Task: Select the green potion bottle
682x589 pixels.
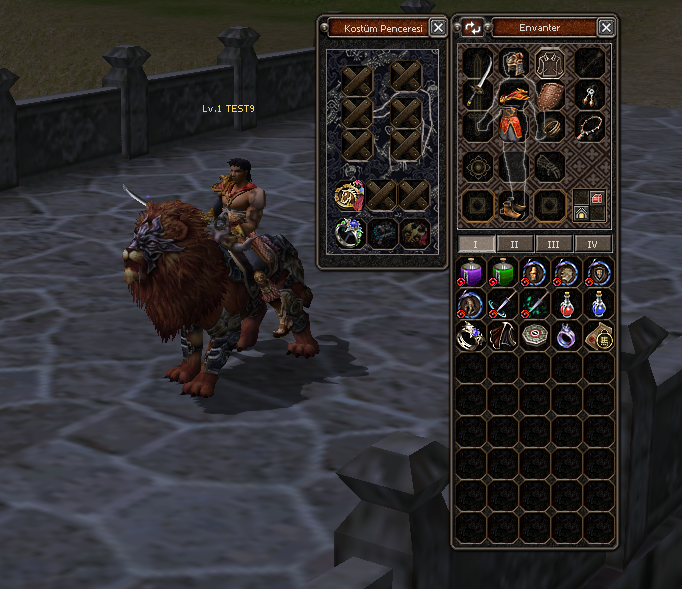Action: pyautogui.click(x=503, y=271)
